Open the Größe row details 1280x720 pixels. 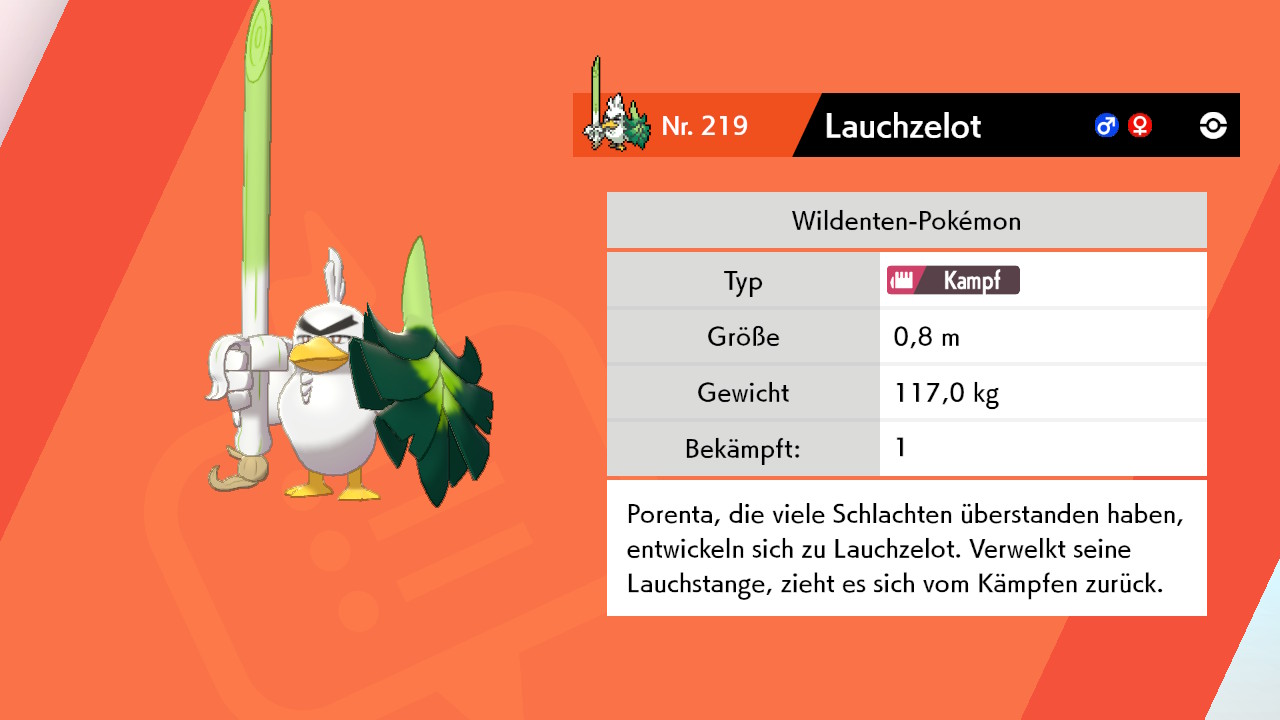pyautogui.click(x=744, y=337)
